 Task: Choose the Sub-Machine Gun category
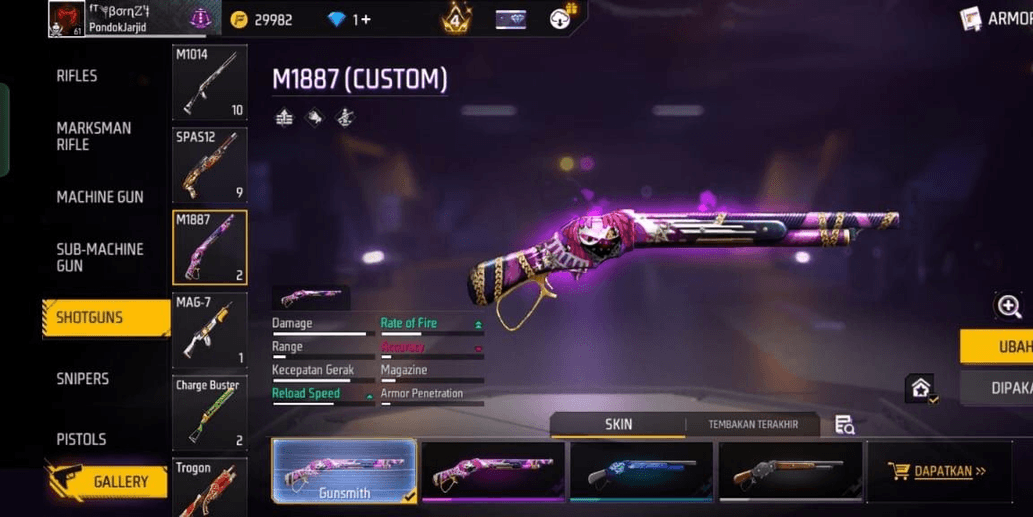[x=99, y=257]
